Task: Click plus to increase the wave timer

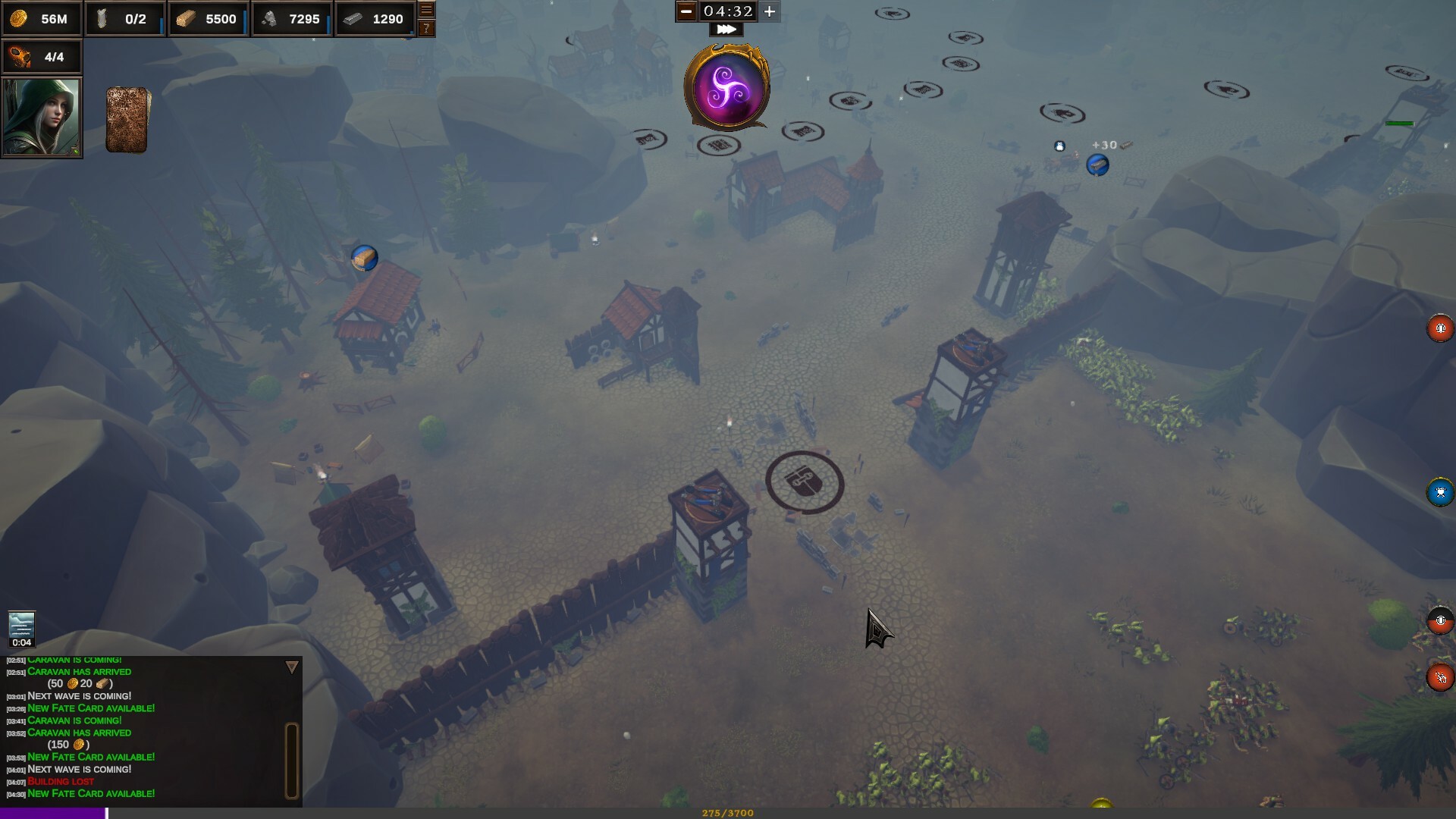Action: click(x=769, y=11)
